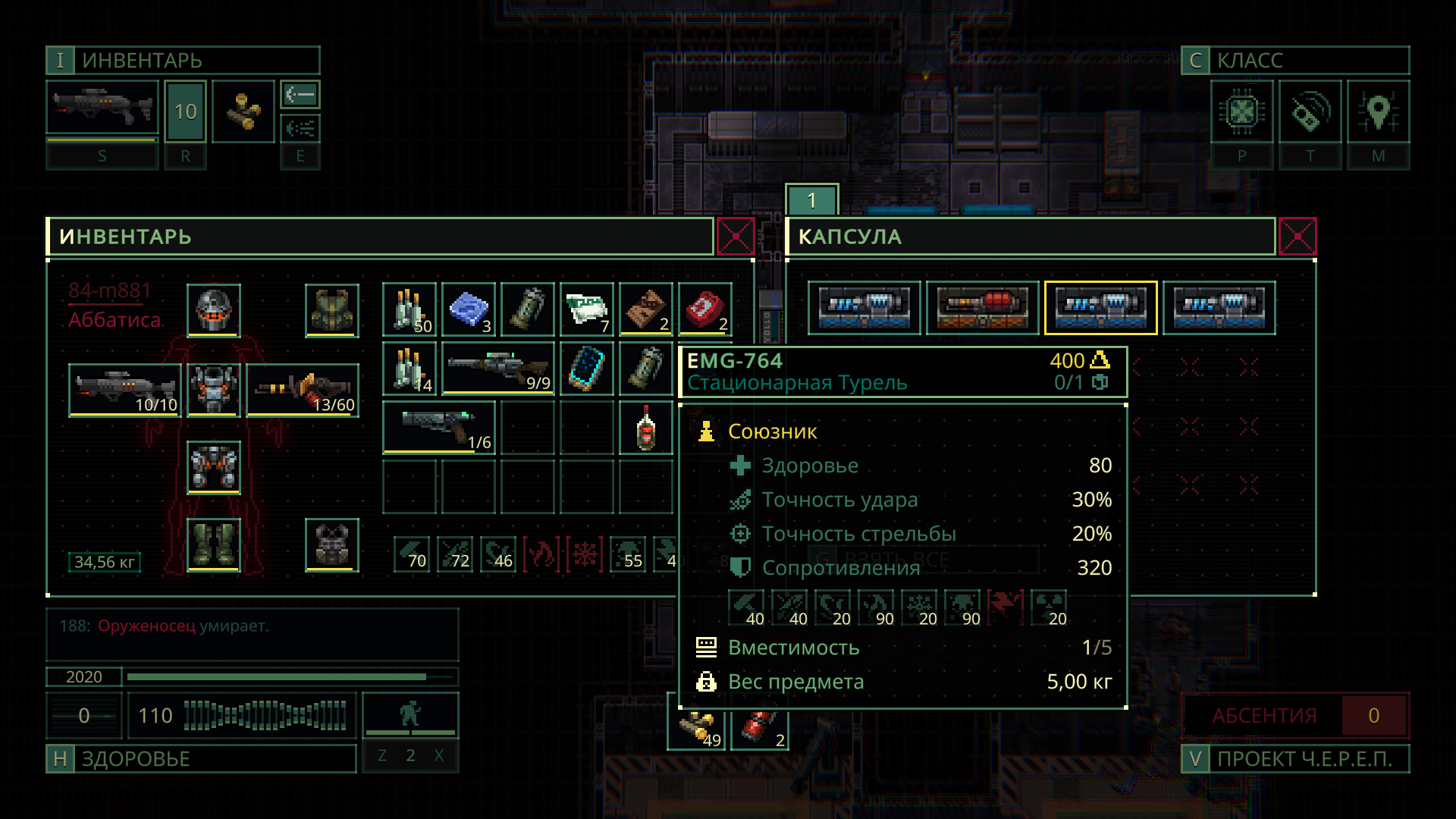Image resolution: width=1456 pixels, height=819 pixels.
Task: Activate the map marker class ability
Action: (x=1378, y=112)
